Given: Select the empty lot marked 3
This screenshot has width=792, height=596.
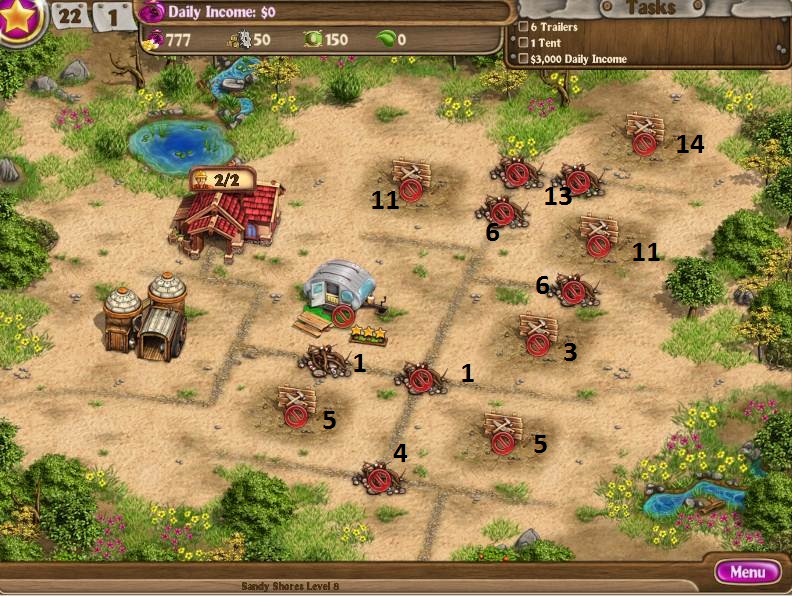Looking at the screenshot, I should click(538, 336).
